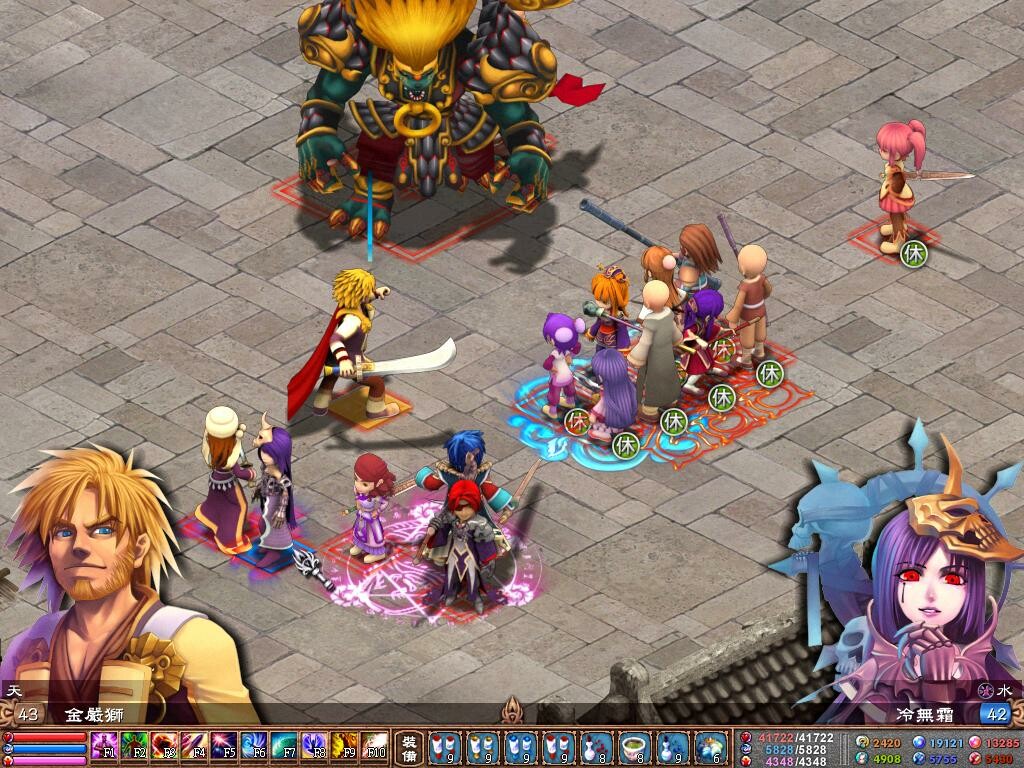Trigger the F10 white burst skill
1024x768 pixels.
374,745
